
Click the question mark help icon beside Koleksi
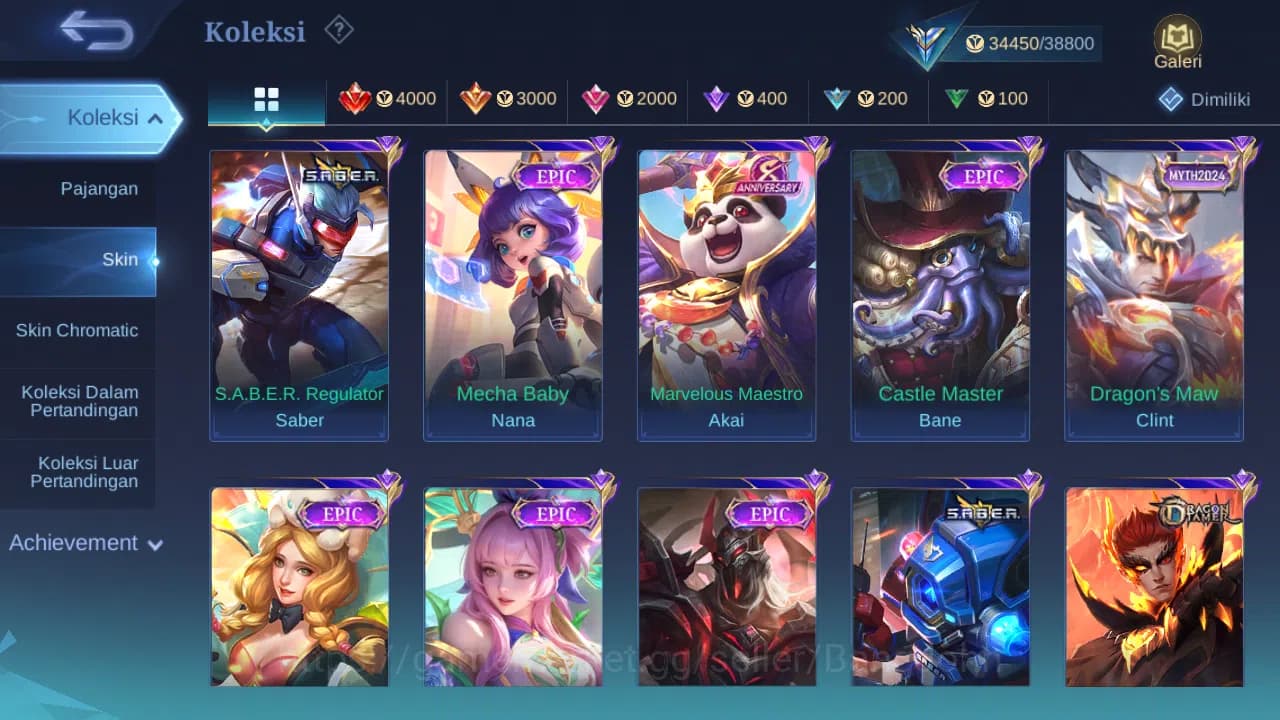tap(339, 30)
